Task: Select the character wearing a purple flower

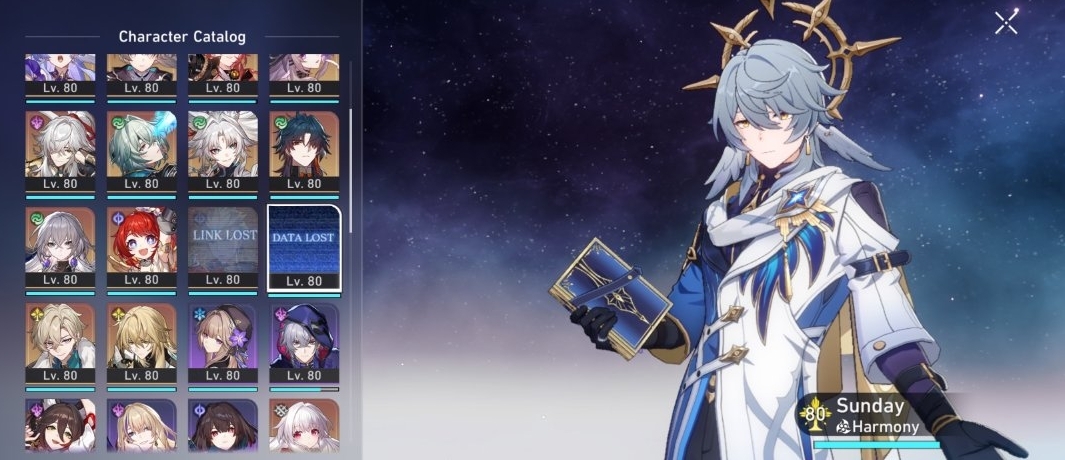Action: coord(223,340)
